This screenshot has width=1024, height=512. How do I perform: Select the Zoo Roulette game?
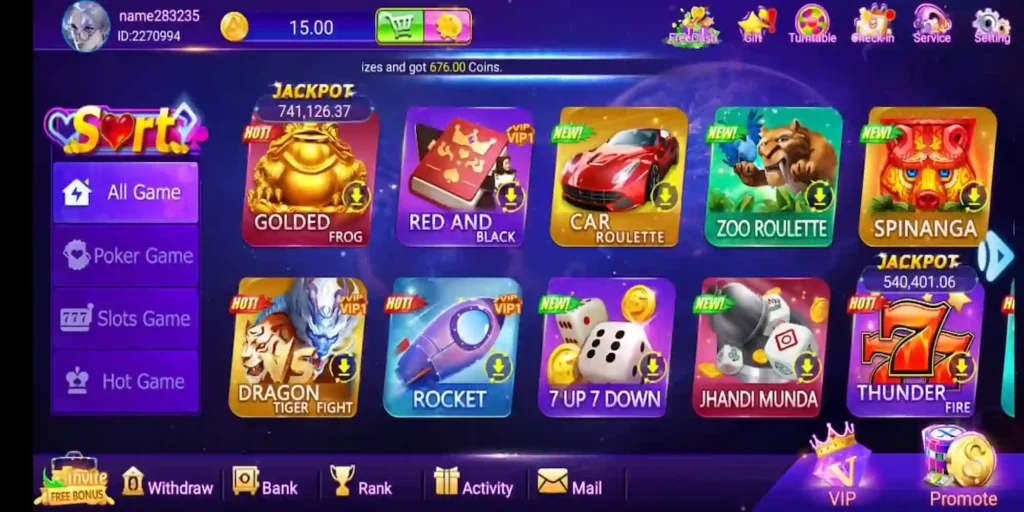point(772,178)
